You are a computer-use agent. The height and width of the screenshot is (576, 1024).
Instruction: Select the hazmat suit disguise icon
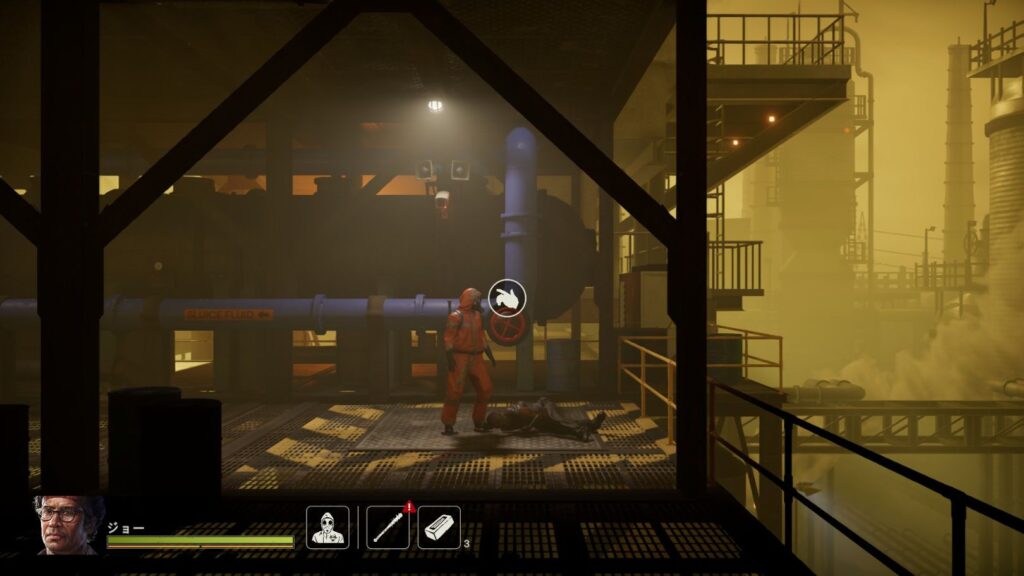pyautogui.click(x=327, y=527)
